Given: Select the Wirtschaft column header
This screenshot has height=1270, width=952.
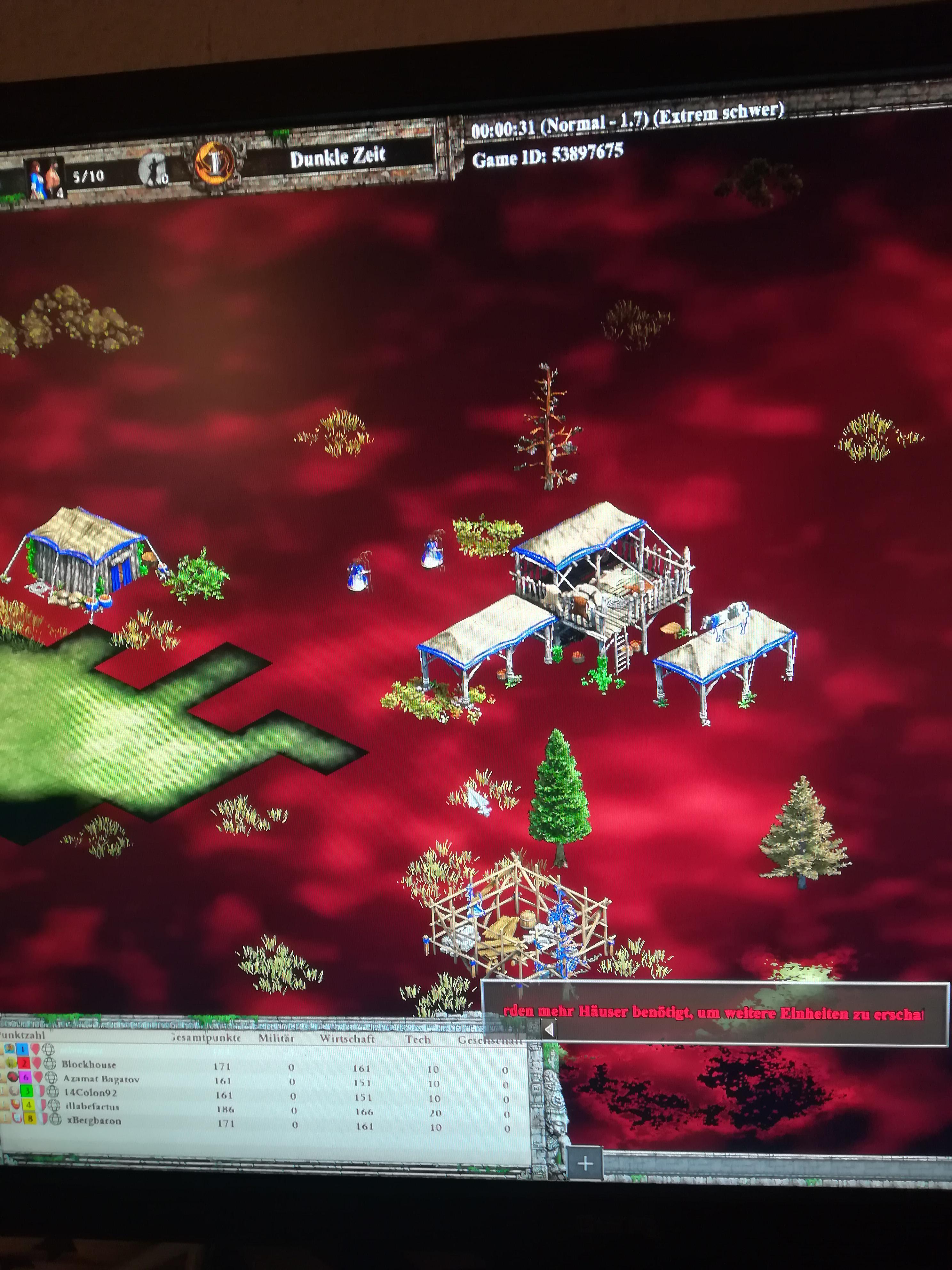Looking at the screenshot, I should pos(348,1039).
